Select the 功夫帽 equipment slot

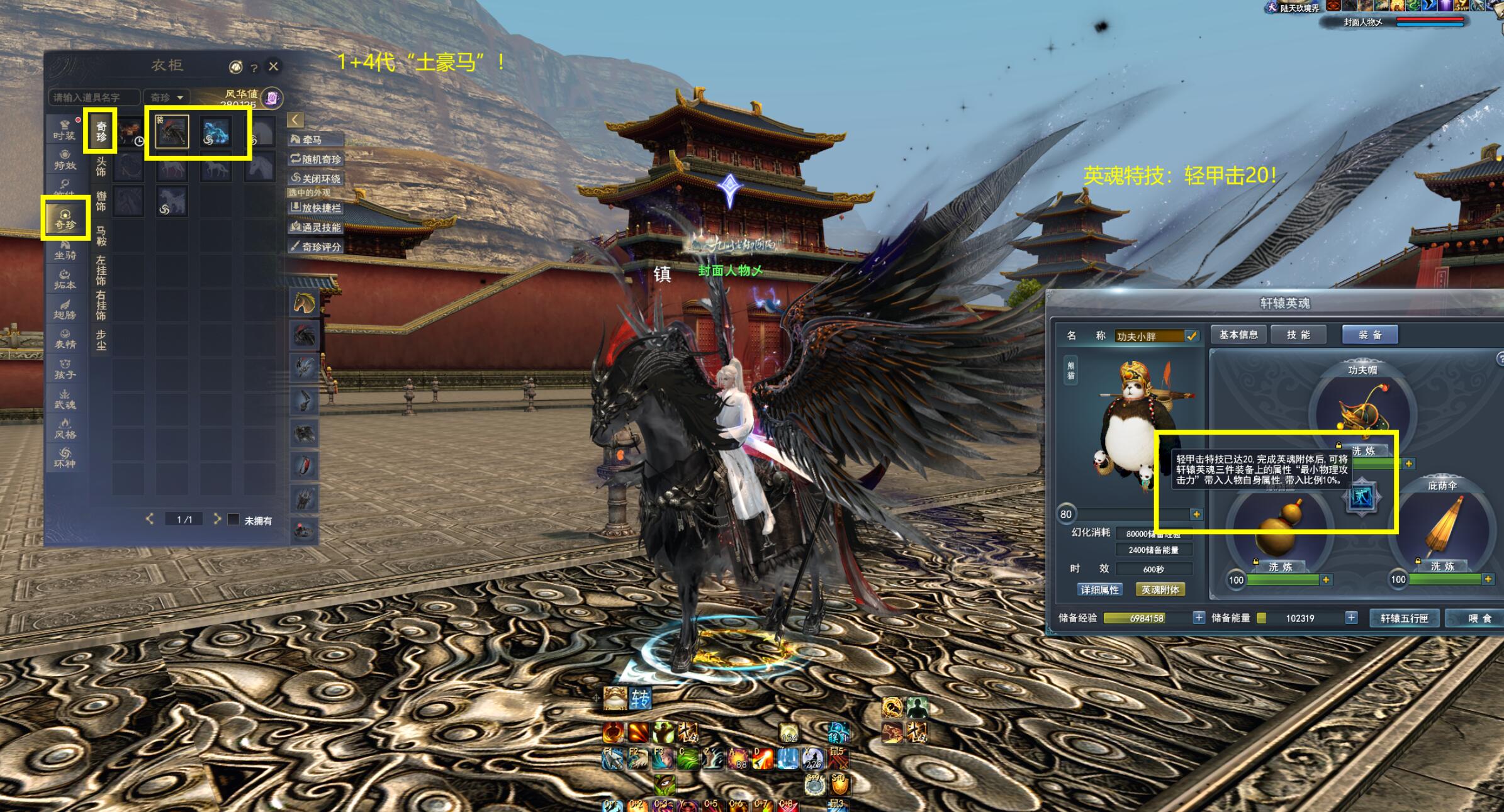1362,409
